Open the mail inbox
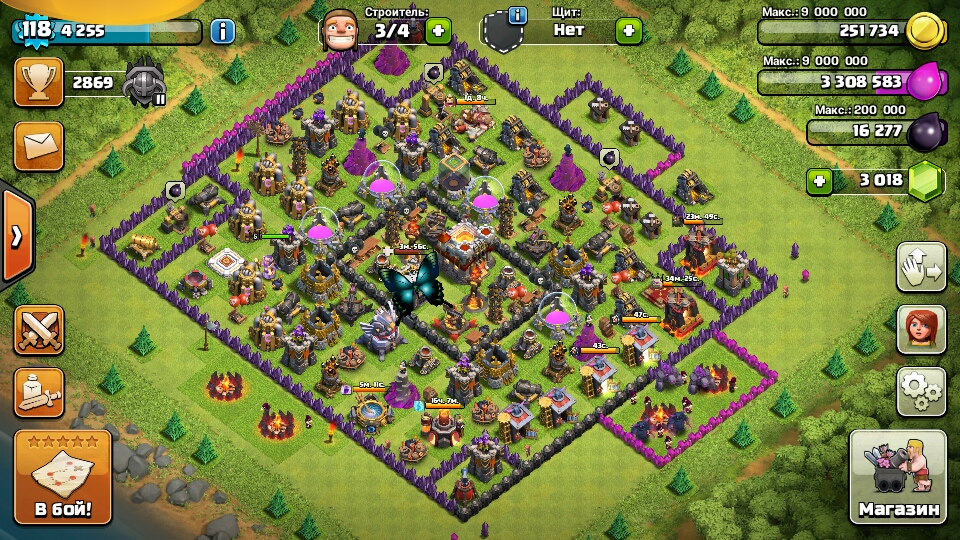Viewport: 960px width, 540px height. click(39, 146)
